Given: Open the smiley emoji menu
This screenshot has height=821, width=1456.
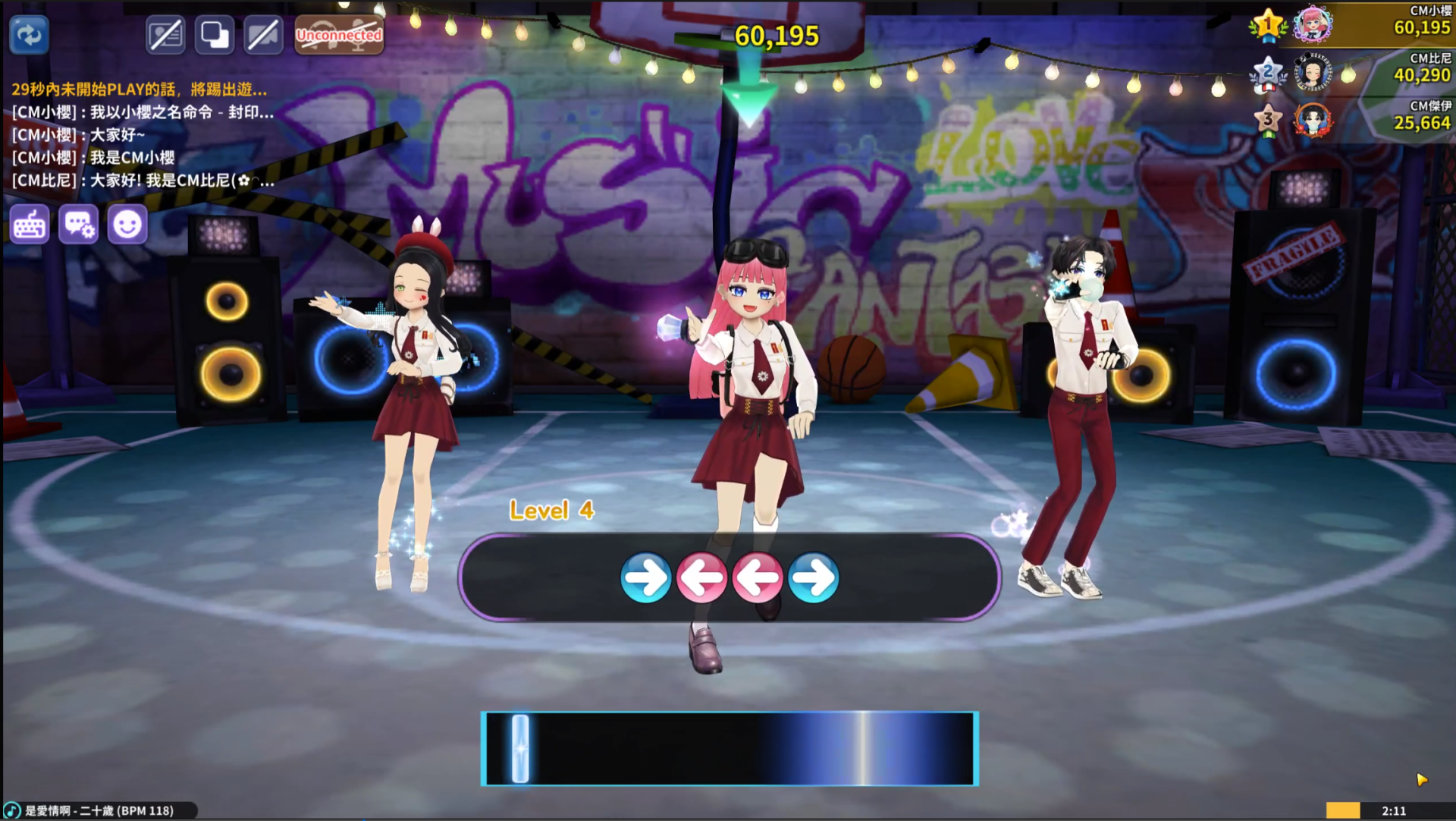Looking at the screenshot, I should point(127,225).
